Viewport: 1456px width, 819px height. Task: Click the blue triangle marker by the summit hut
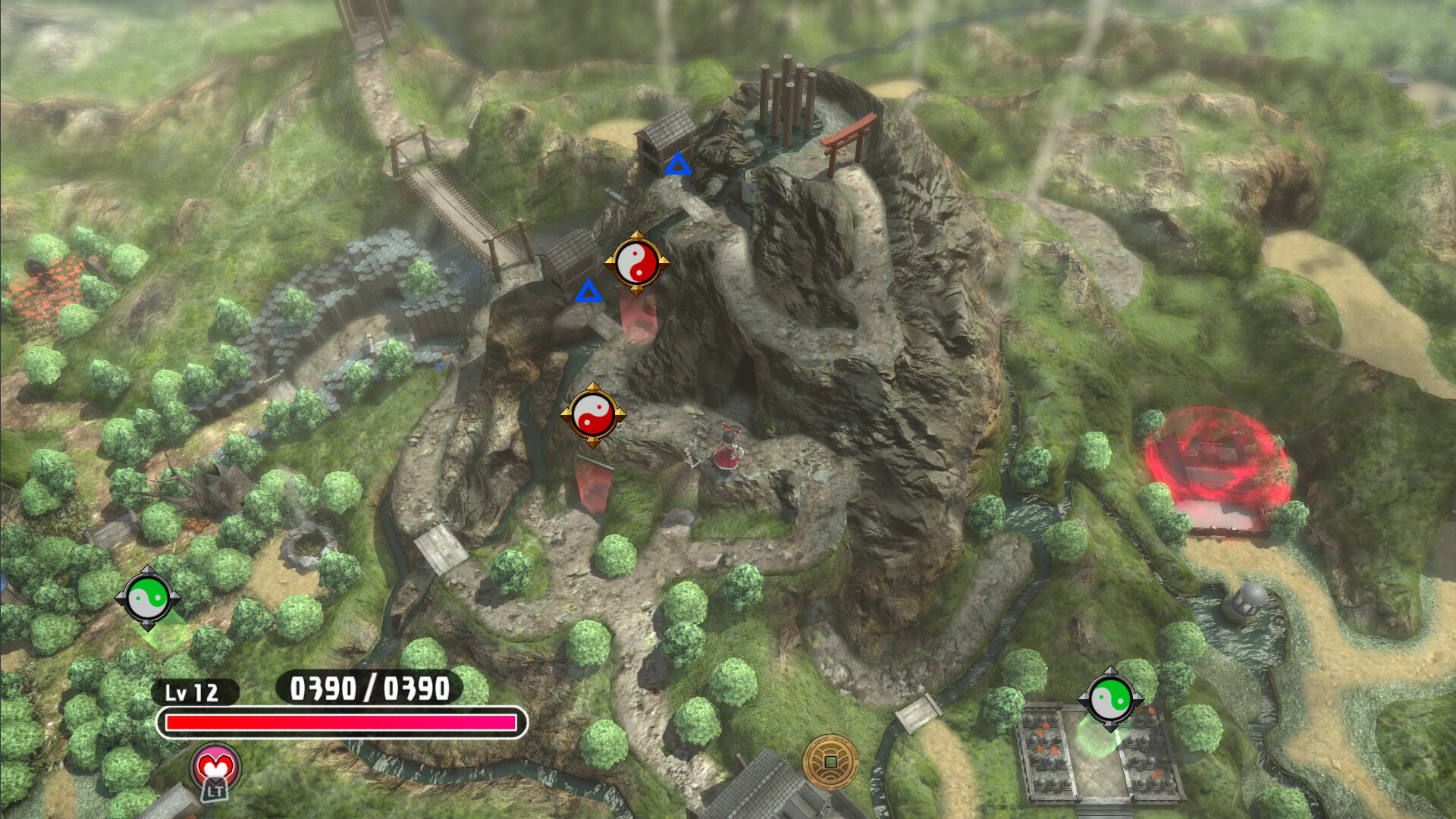pos(678,165)
